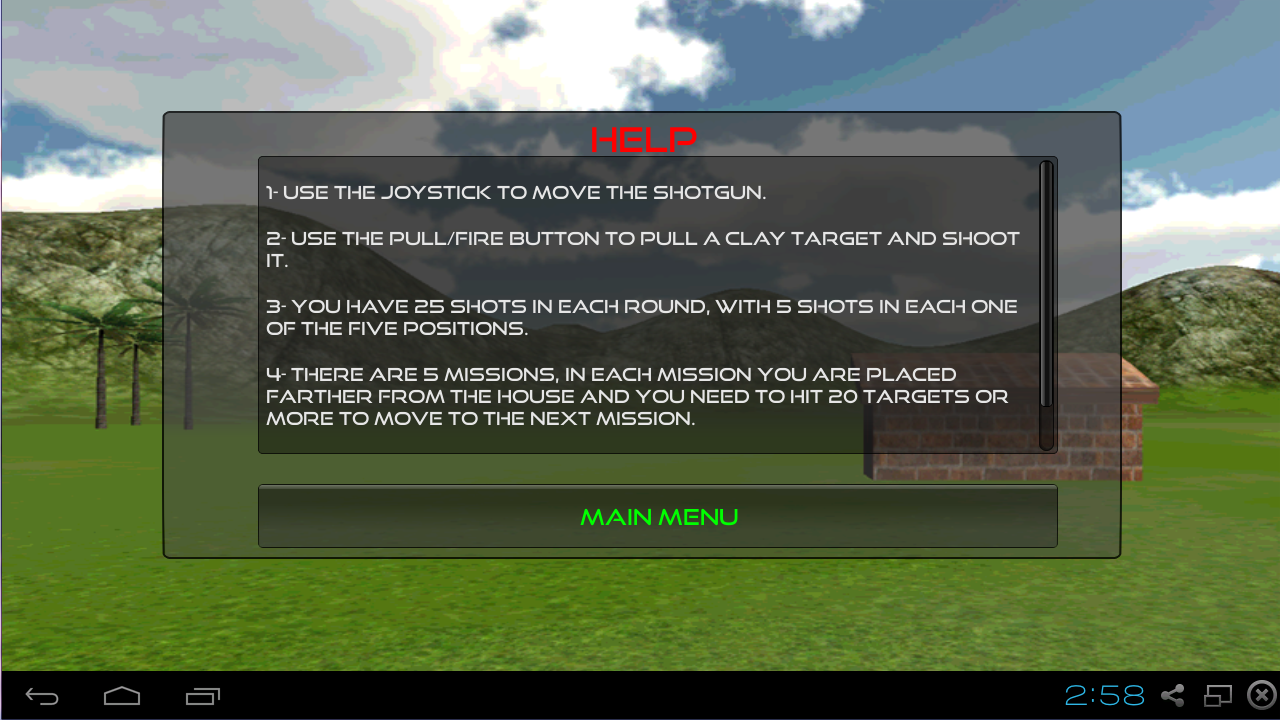Open the recent apps icon
This screenshot has height=720, width=1280.
pos(202,695)
